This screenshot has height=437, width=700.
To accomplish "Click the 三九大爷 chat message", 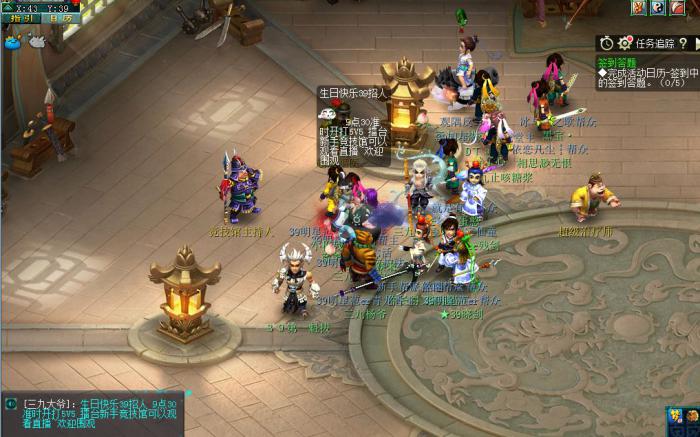I will (100, 411).
